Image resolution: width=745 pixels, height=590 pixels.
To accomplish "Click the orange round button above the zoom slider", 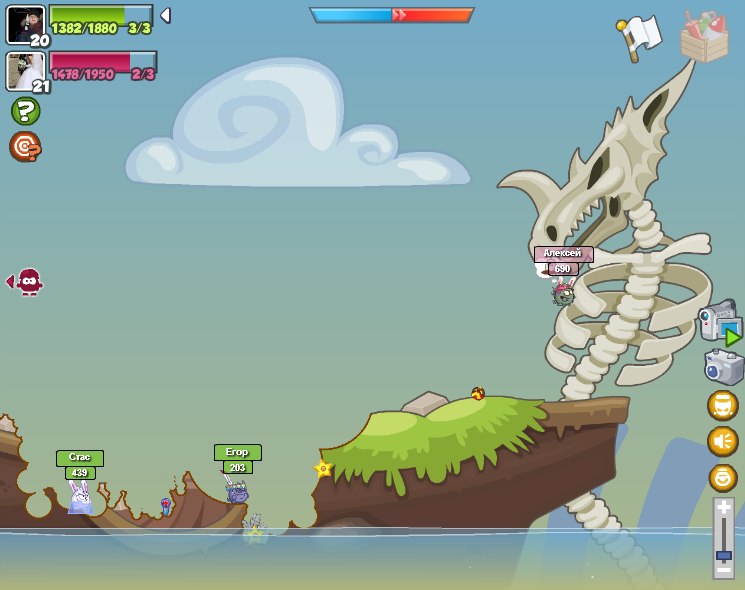I will pyautogui.click(x=722, y=477).
